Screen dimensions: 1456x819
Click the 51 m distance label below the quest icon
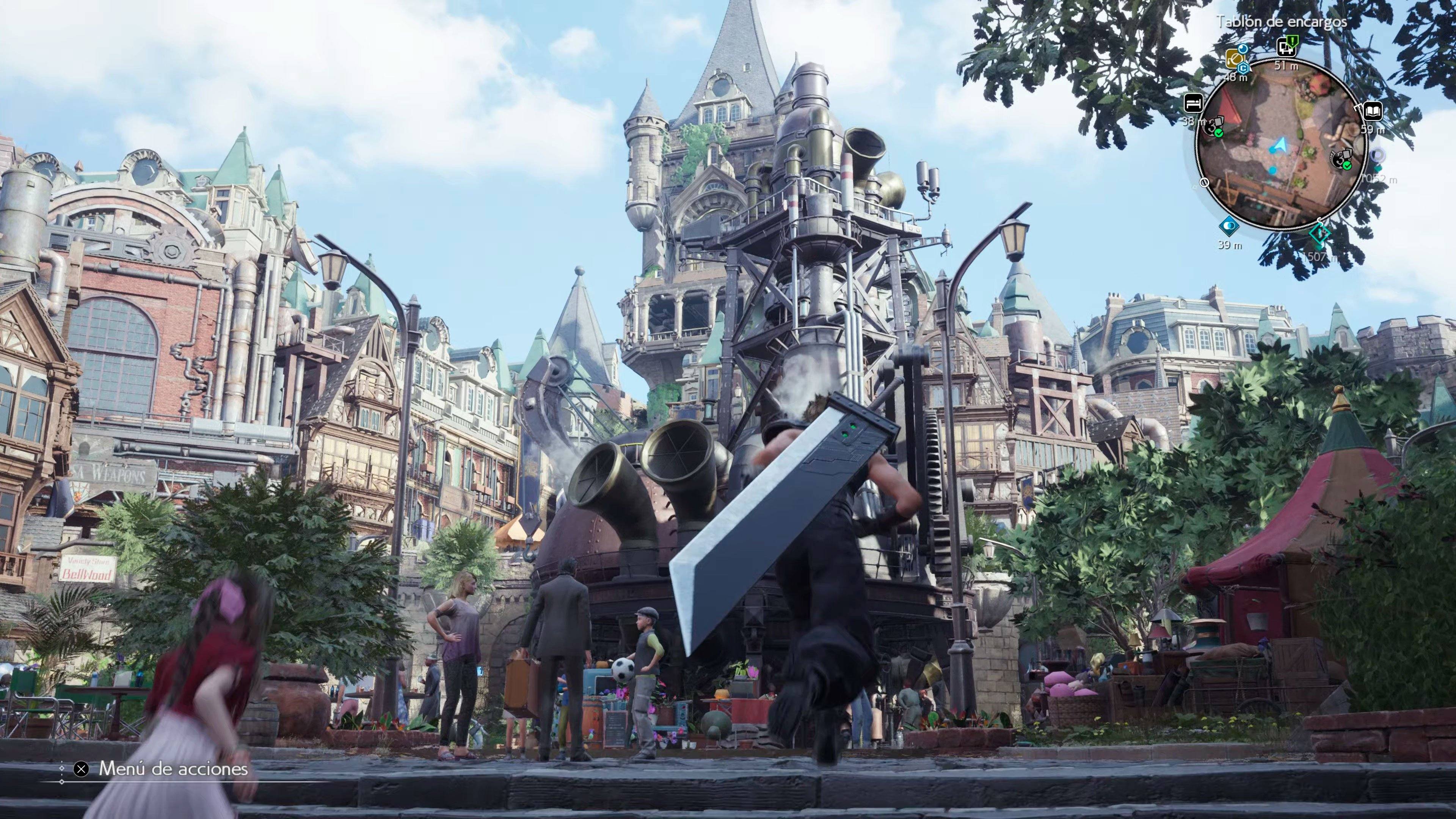pos(1287,66)
